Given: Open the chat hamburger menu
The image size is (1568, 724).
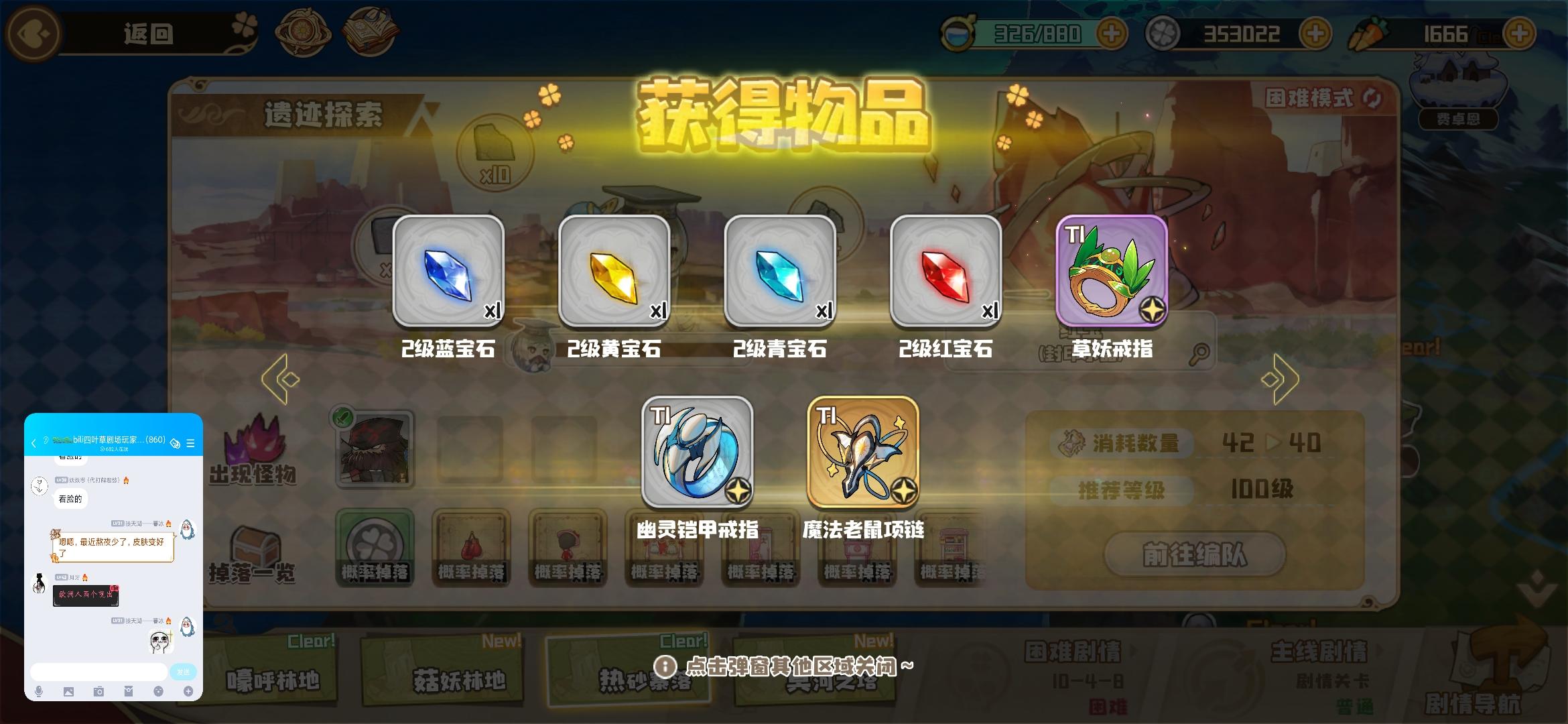Looking at the screenshot, I should (192, 442).
